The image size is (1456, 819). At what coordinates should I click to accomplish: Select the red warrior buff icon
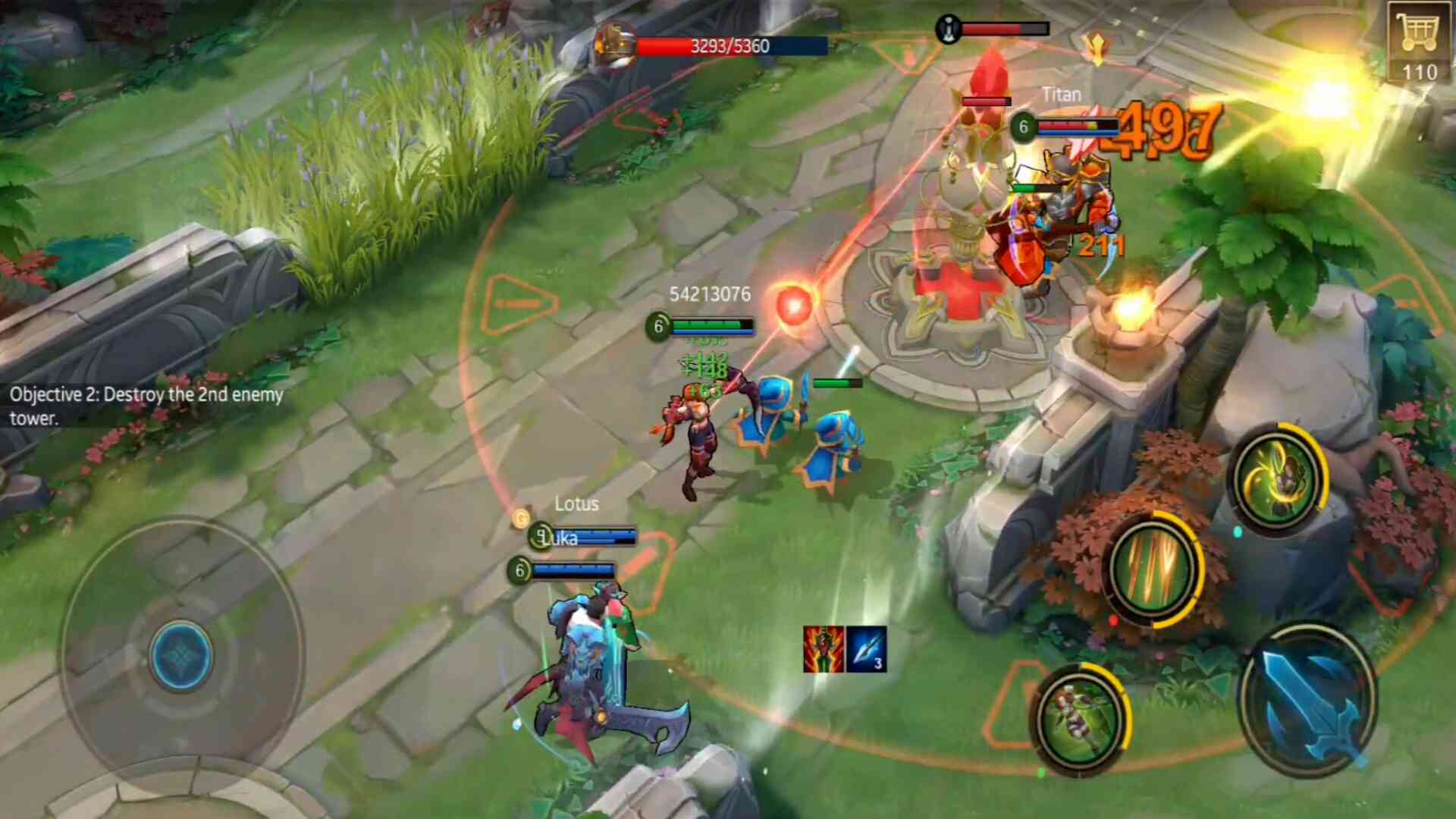click(824, 649)
